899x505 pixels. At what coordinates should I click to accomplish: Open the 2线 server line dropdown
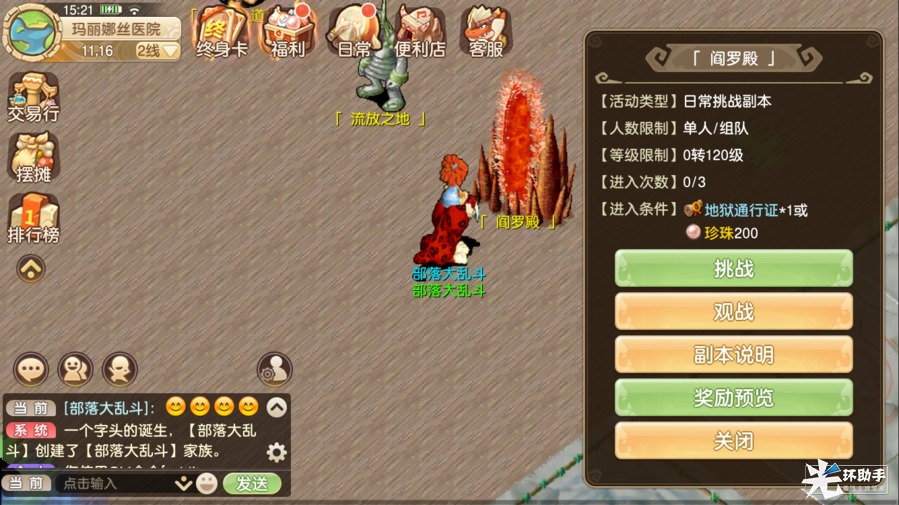pyautogui.click(x=157, y=50)
